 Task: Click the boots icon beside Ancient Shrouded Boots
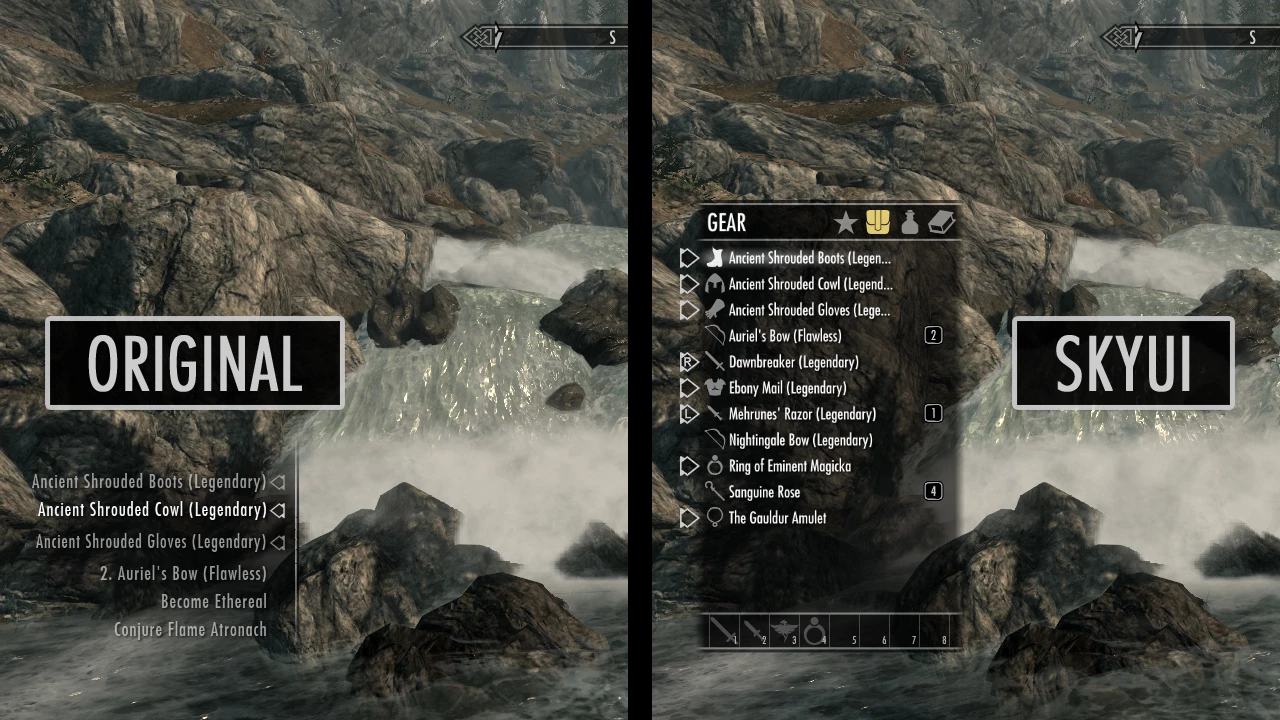coord(714,257)
